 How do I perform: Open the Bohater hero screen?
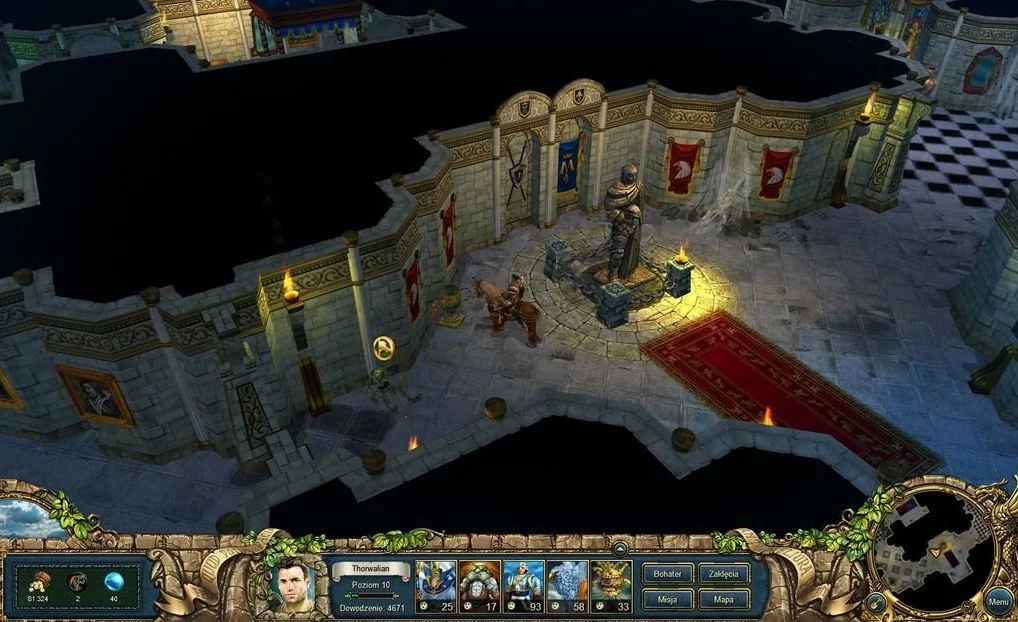[x=667, y=574]
